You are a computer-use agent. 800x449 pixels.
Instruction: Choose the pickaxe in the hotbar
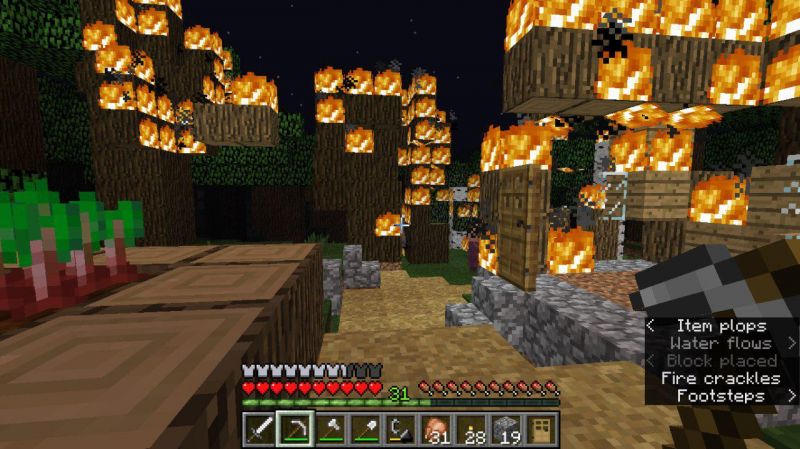coord(295,429)
